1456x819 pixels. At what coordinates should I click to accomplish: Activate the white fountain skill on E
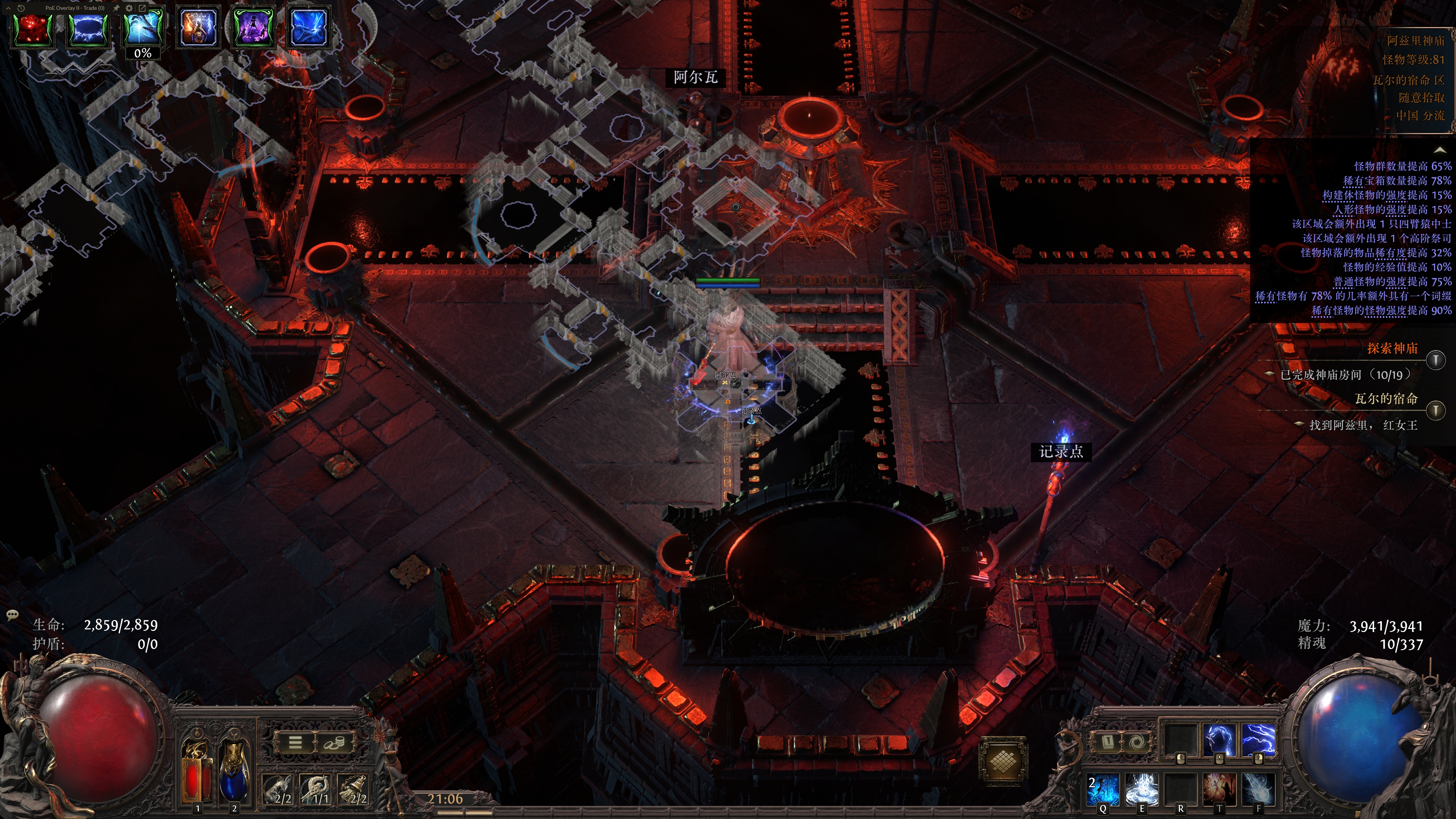point(1142,789)
